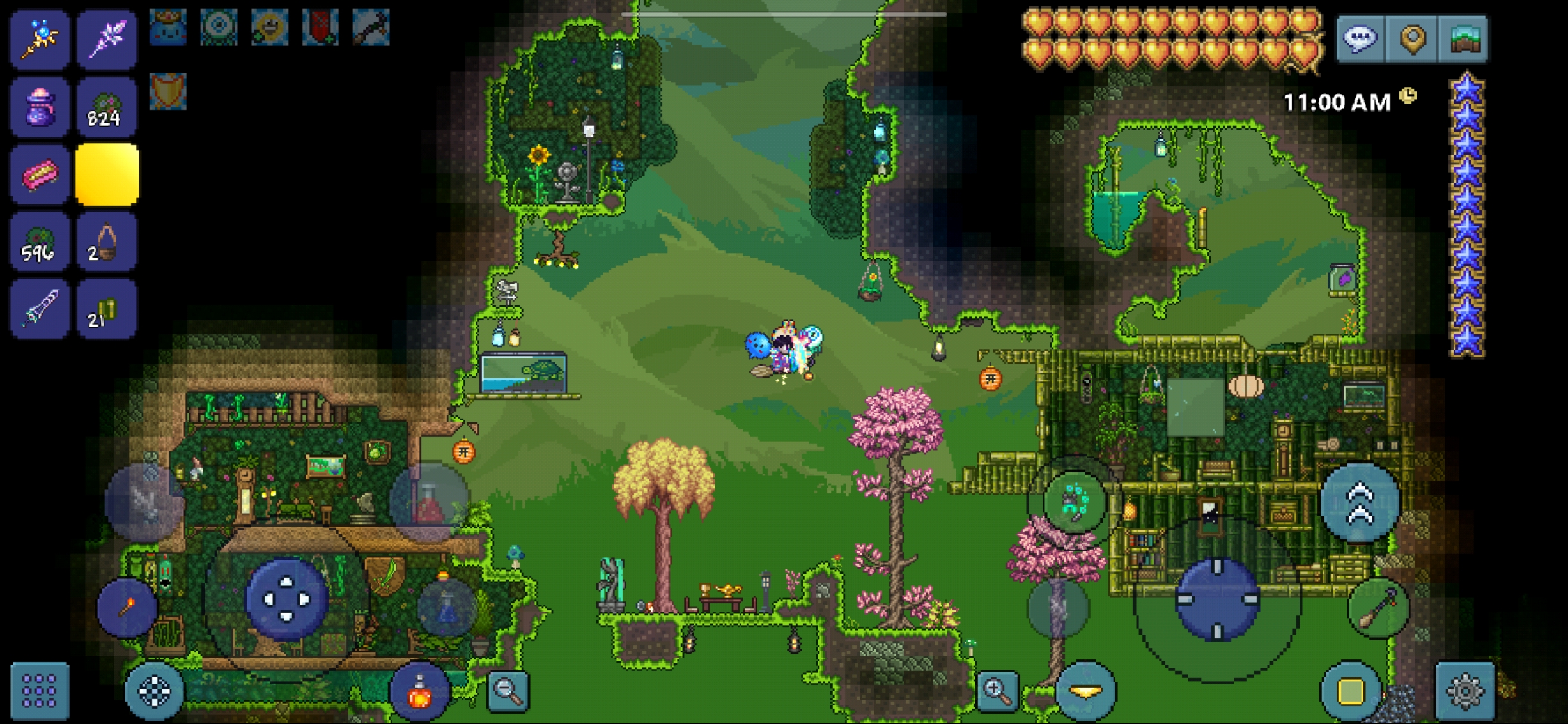Zoom in with the plus magnifier
The image size is (1568, 724).
point(997,690)
